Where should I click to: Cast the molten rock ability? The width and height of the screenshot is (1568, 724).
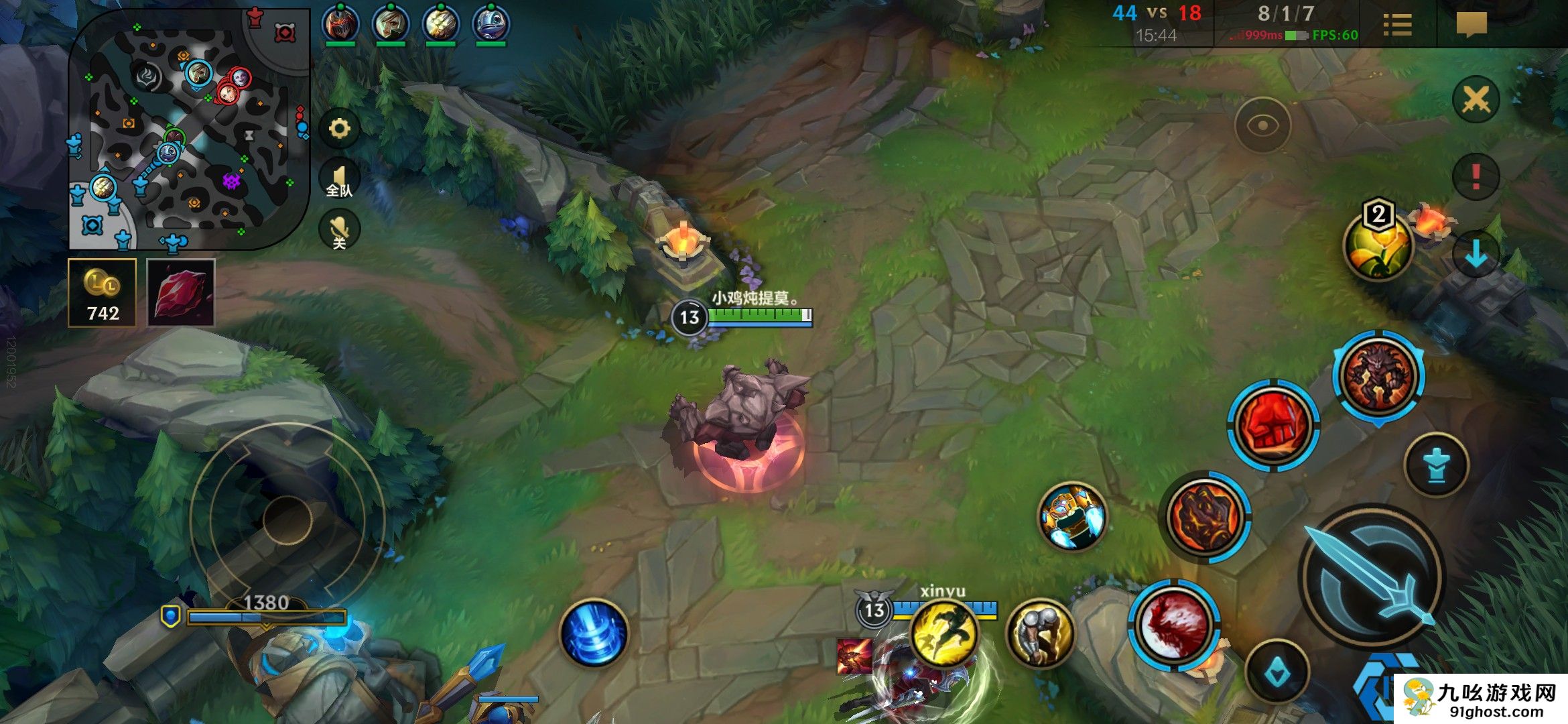pyautogui.click(x=1205, y=517)
